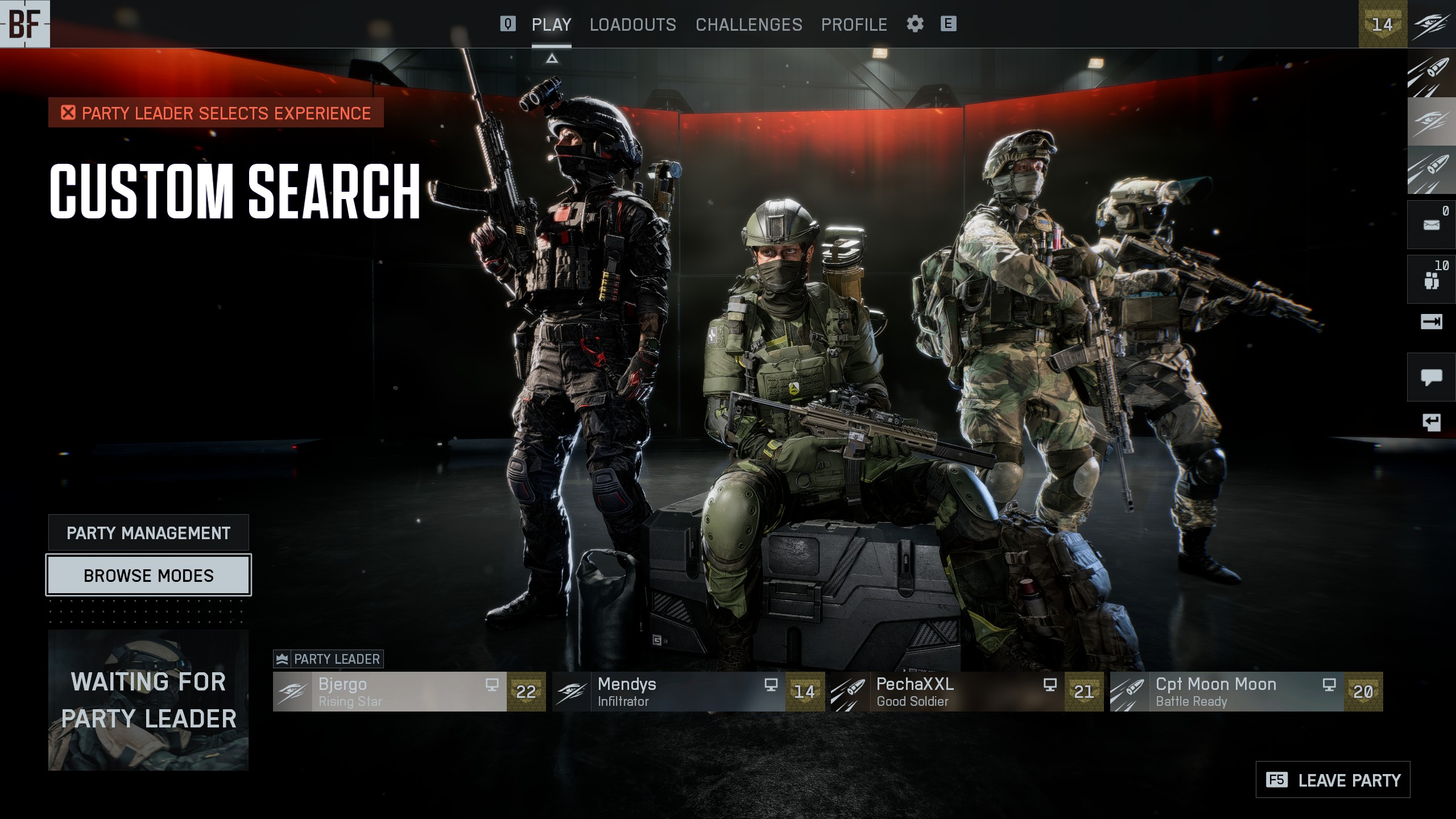The width and height of the screenshot is (1456, 819).
Task: Open the Challenges tab
Action: coord(748,24)
